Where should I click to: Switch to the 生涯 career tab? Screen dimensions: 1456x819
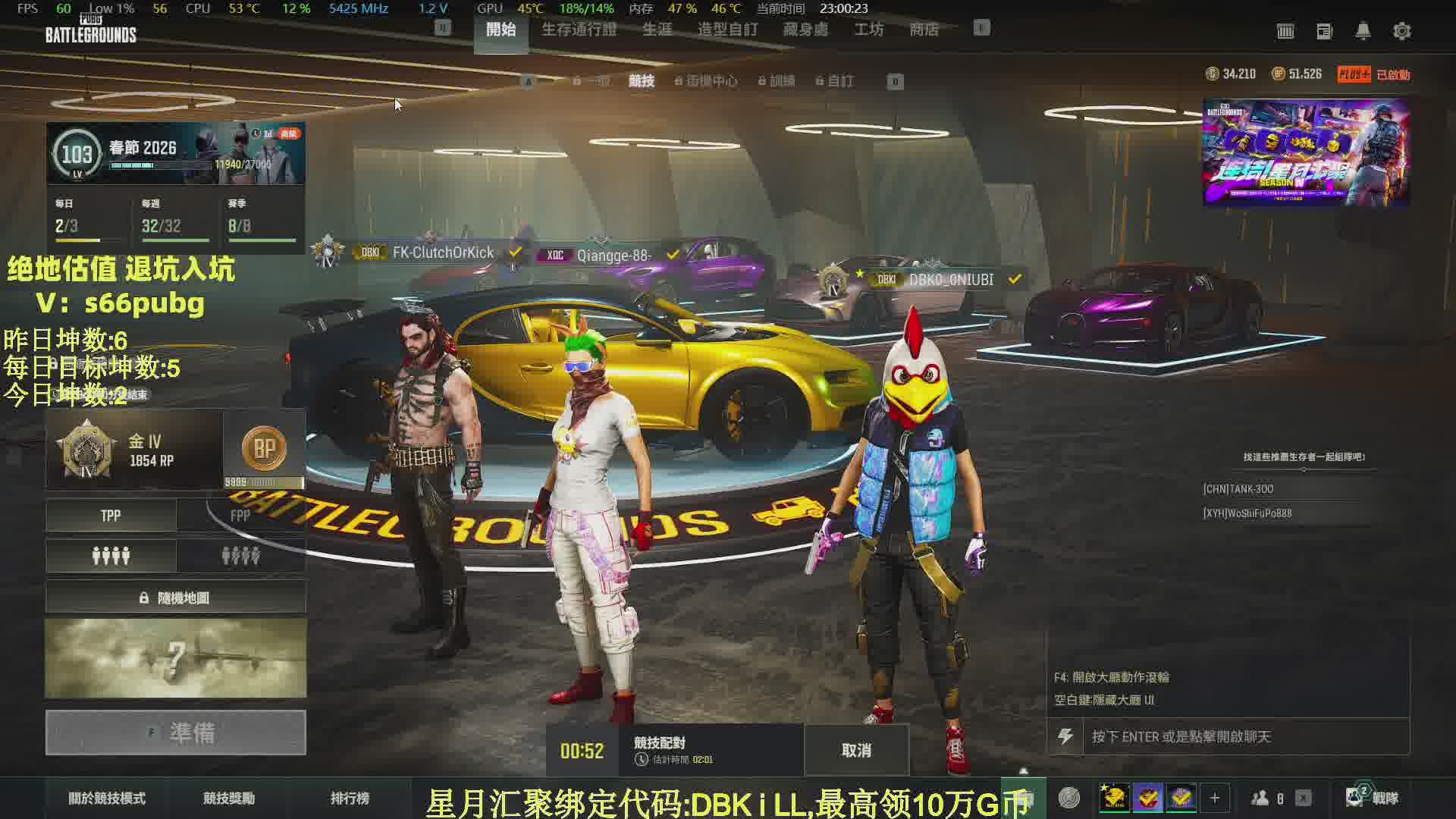[x=657, y=30]
